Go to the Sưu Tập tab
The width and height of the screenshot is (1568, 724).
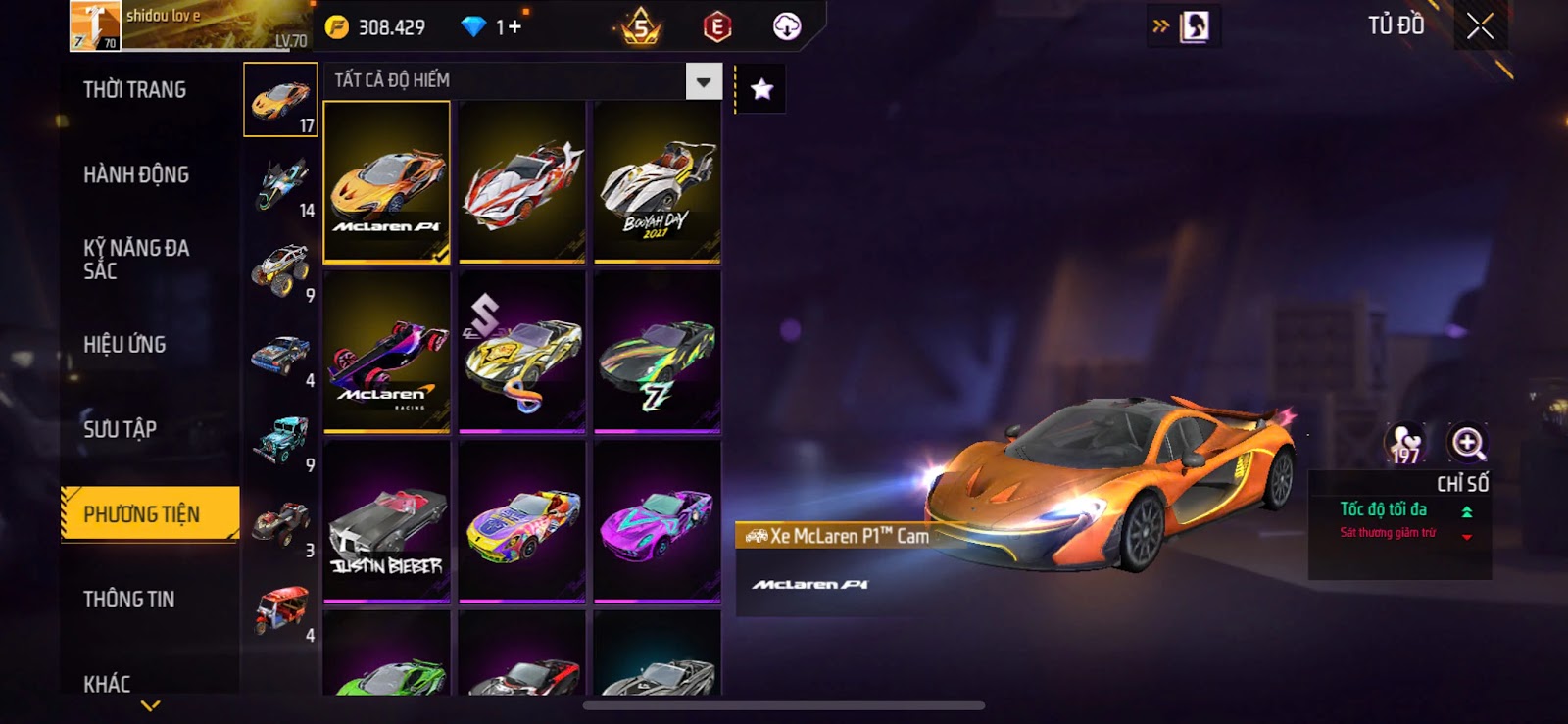pos(120,429)
